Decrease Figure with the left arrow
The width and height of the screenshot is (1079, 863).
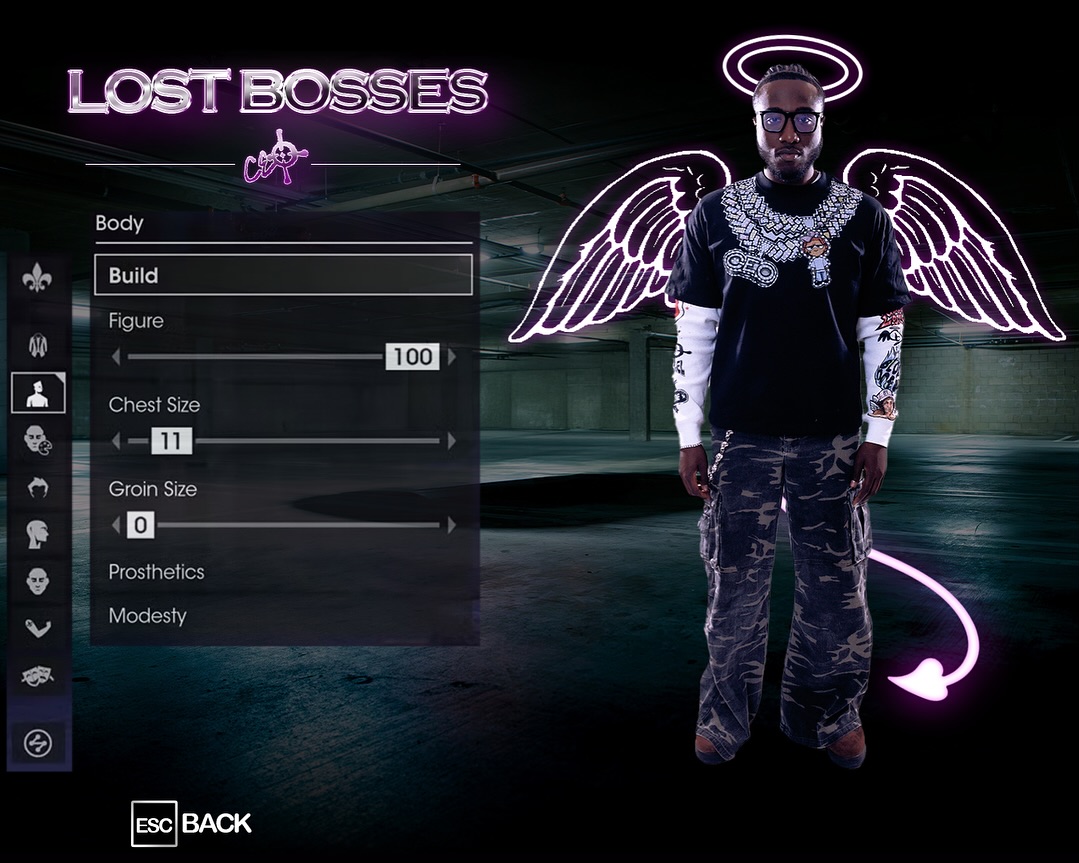(115, 357)
